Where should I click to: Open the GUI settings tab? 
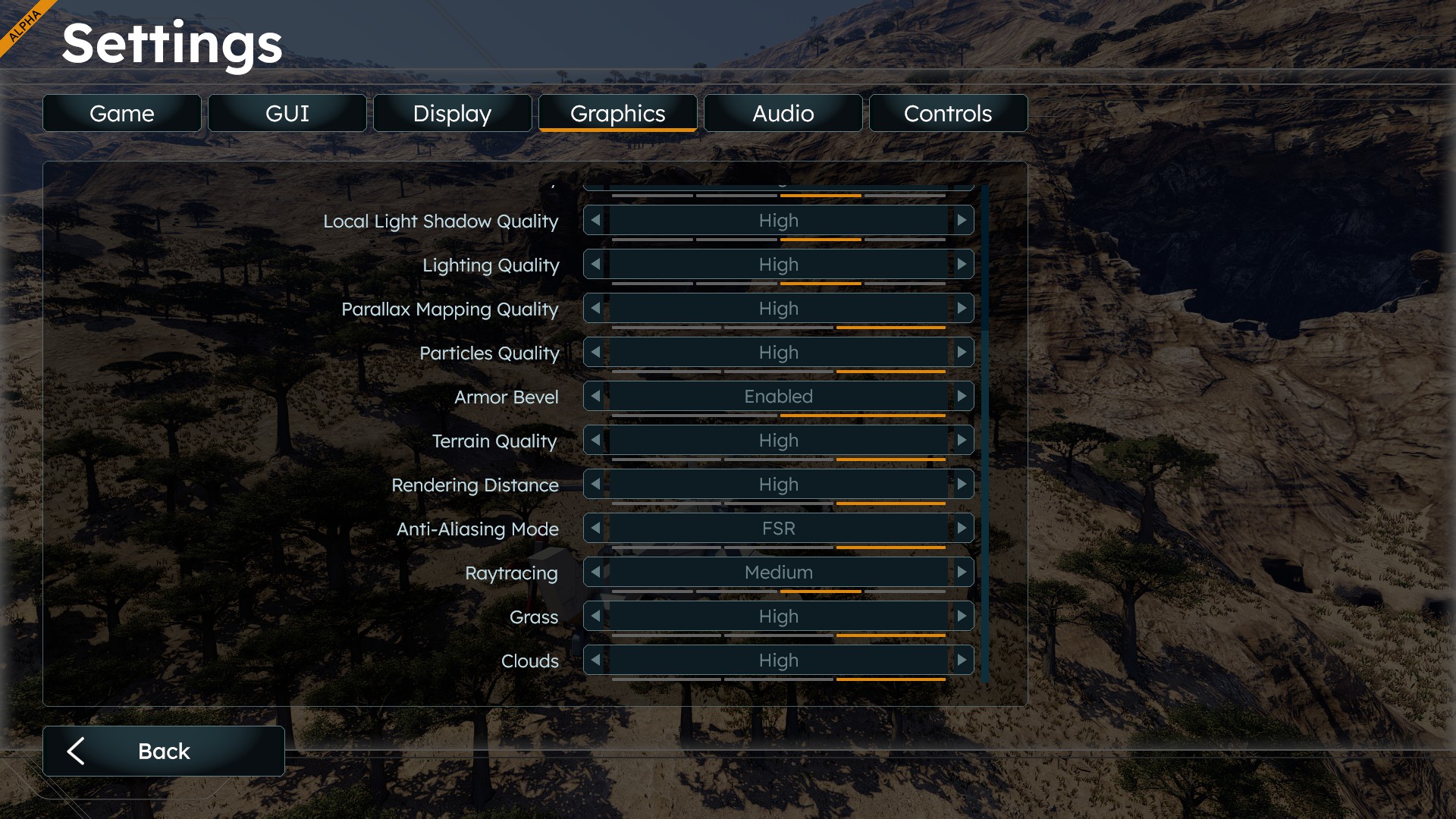click(x=287, y=114)
